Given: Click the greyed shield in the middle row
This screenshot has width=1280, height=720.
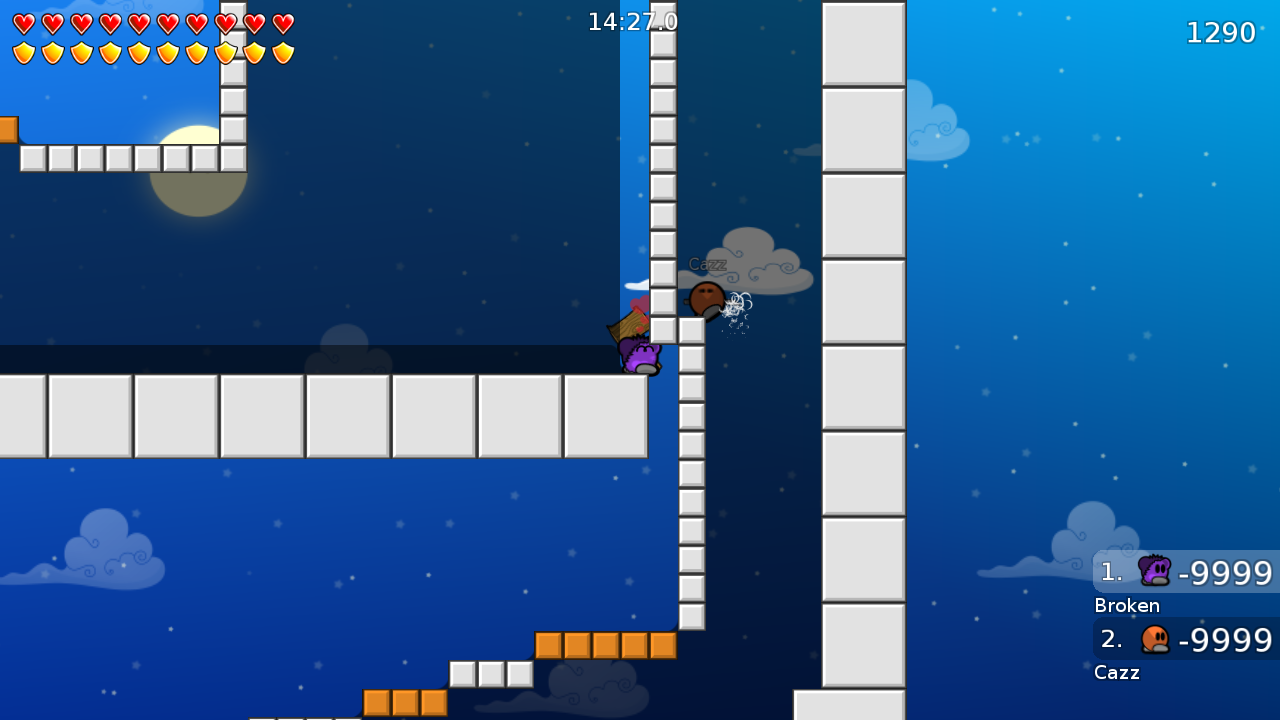Looking at the screenshot, I should coord(226,53).
